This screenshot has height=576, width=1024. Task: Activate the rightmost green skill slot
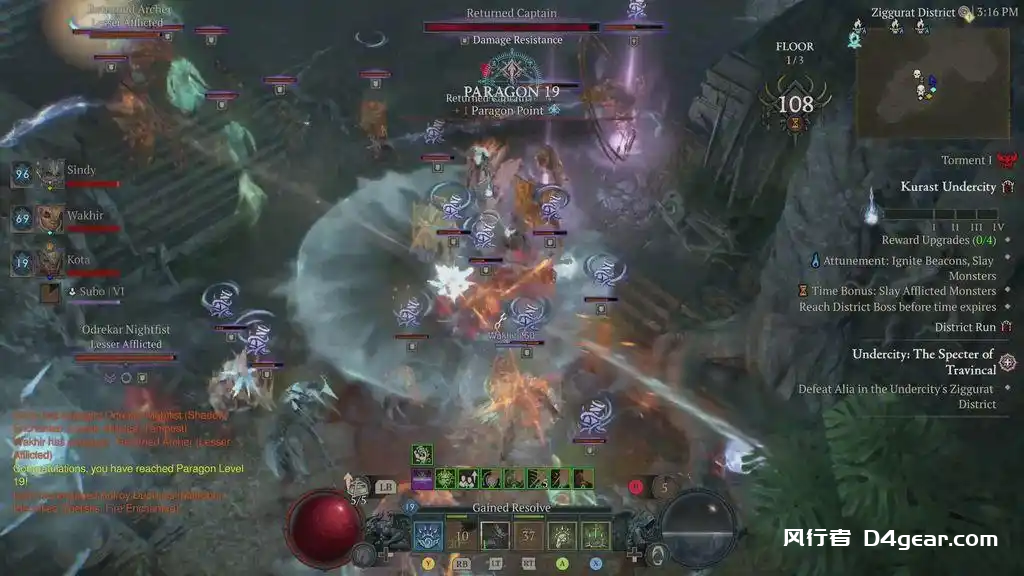click(x=595, y=536)
